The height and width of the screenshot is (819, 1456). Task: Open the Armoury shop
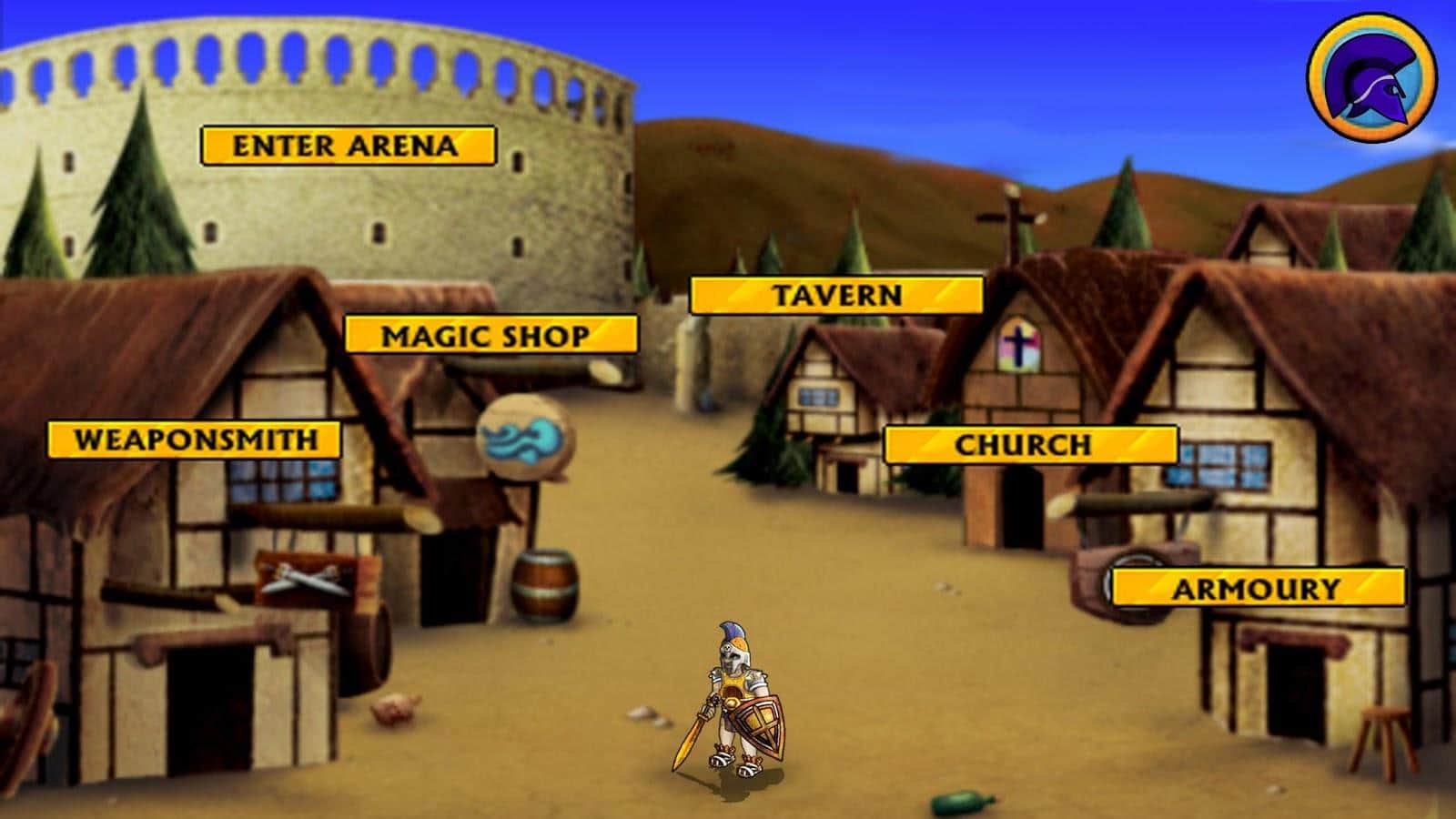click(x=1258, y=588)
